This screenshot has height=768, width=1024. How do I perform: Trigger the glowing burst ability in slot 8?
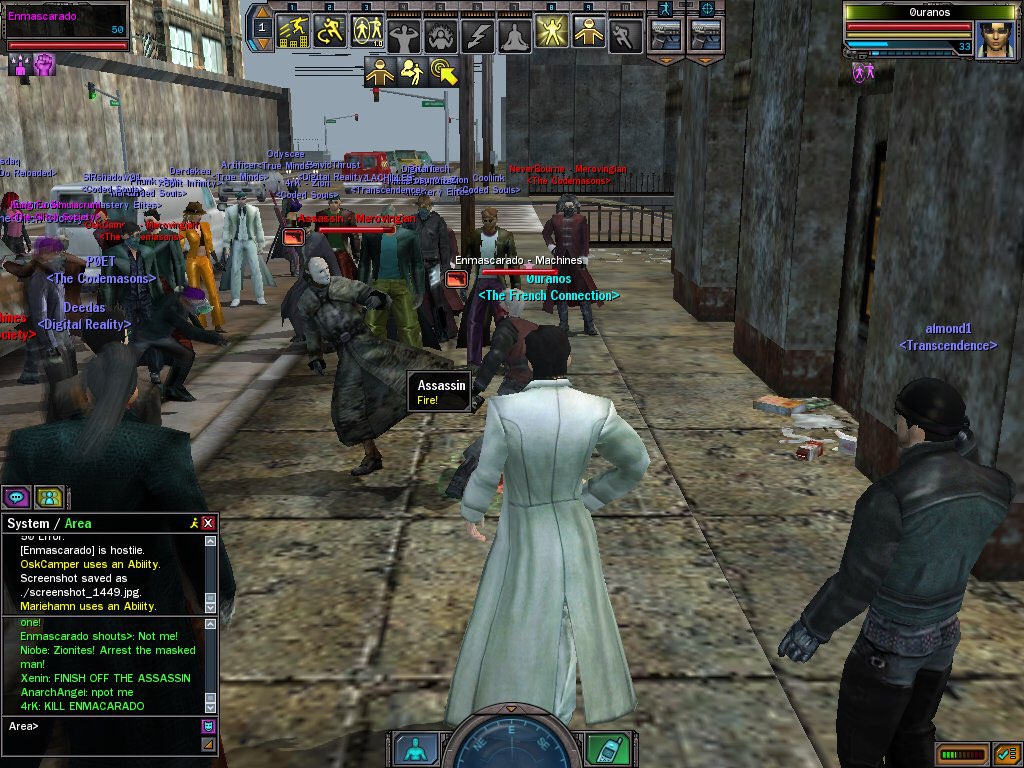[551, 33]
